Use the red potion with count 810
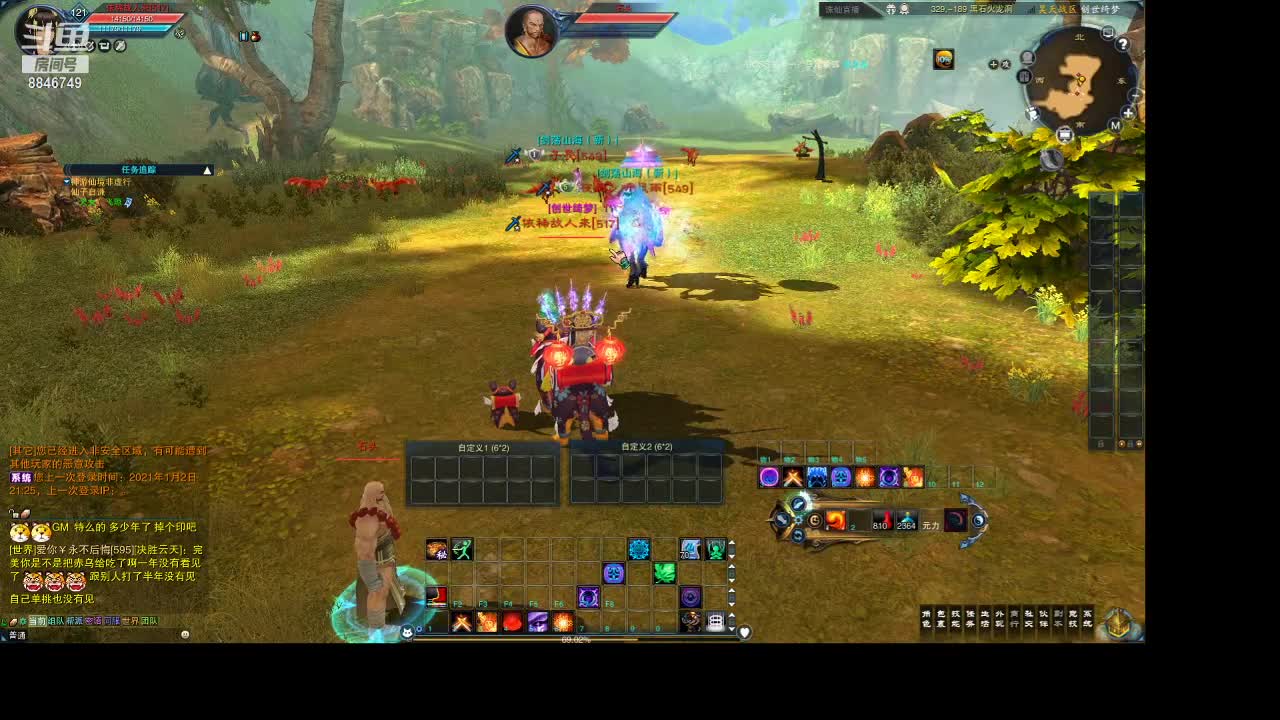1280x720 pixels. pyautogui.click(x=880, y=520)
